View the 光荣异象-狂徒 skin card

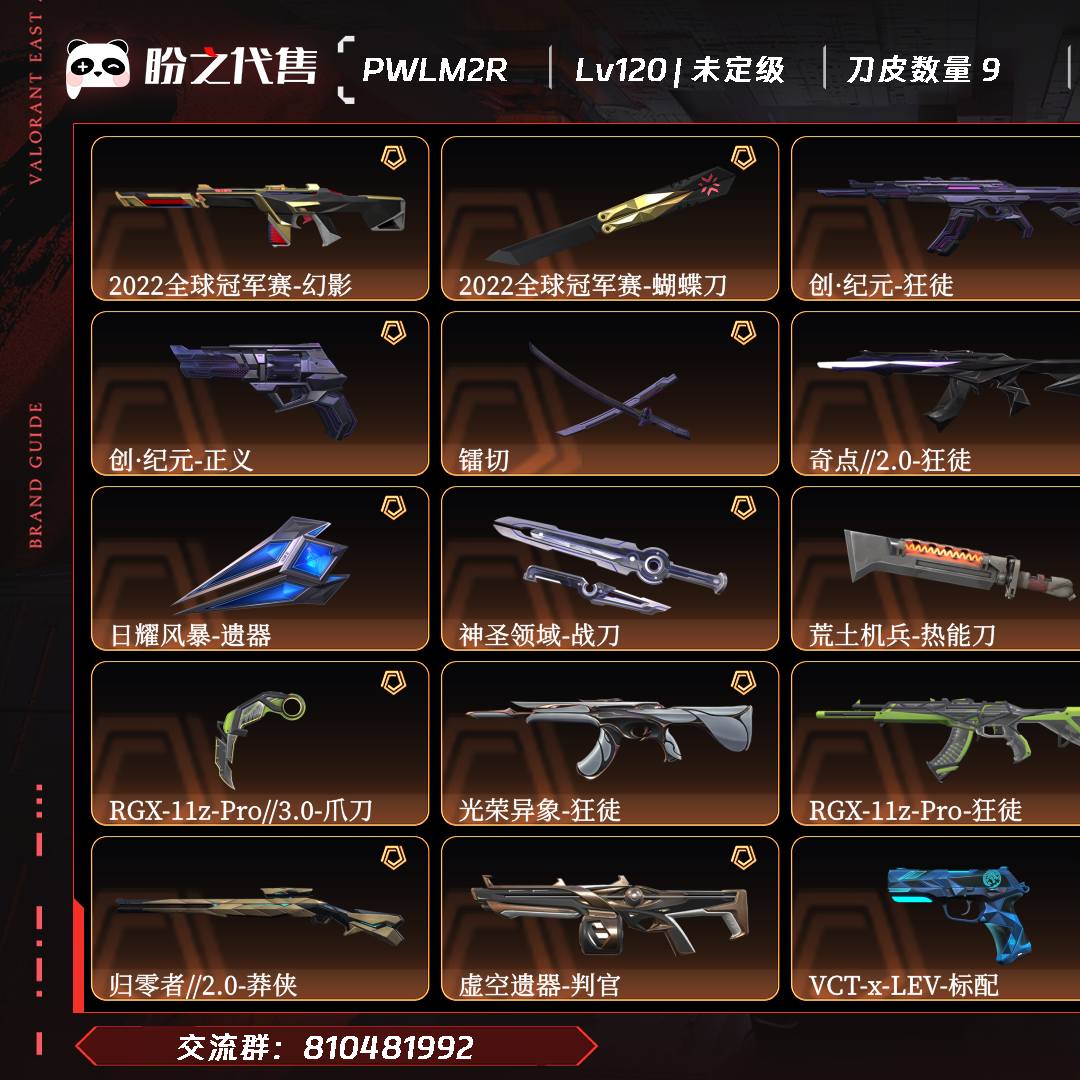point(610,743)
